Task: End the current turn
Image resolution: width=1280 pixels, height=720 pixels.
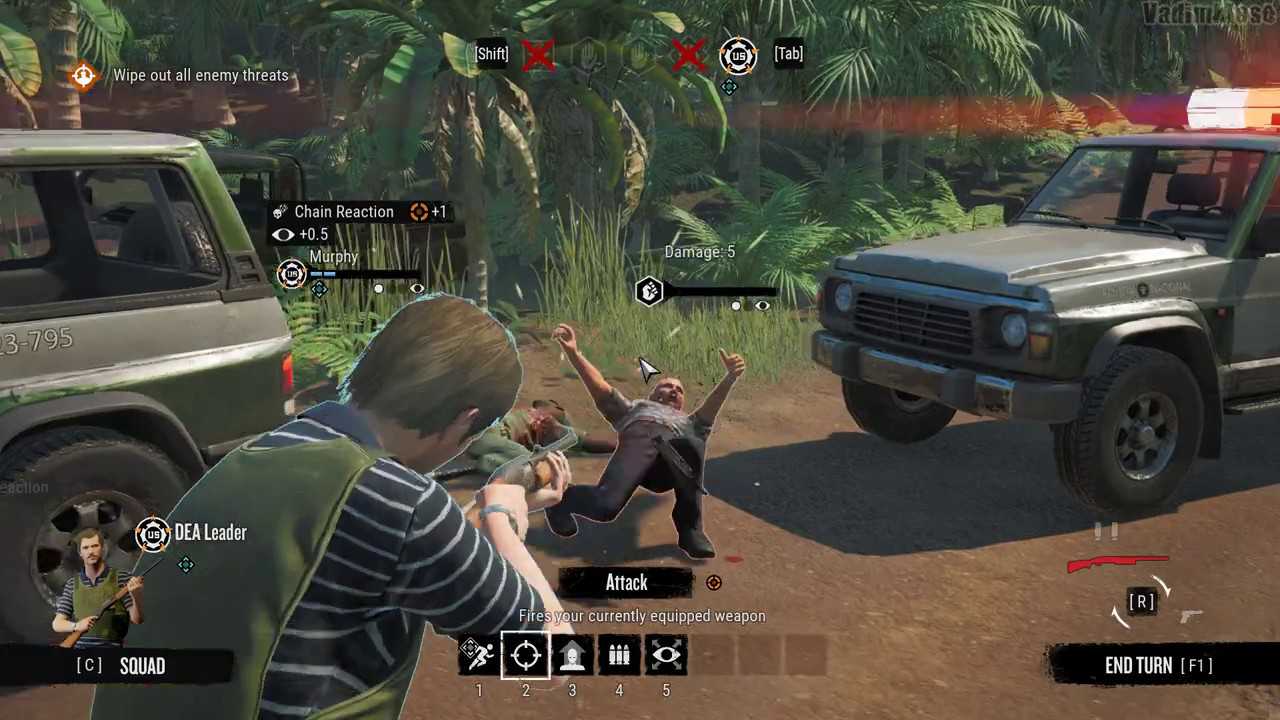Action: 1158,666
